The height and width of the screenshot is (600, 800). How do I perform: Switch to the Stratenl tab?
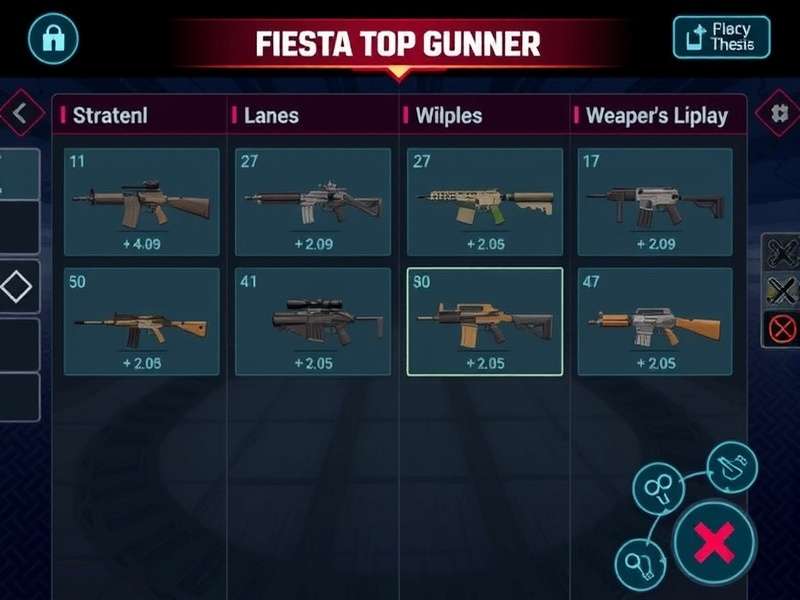tap(110, 115)
